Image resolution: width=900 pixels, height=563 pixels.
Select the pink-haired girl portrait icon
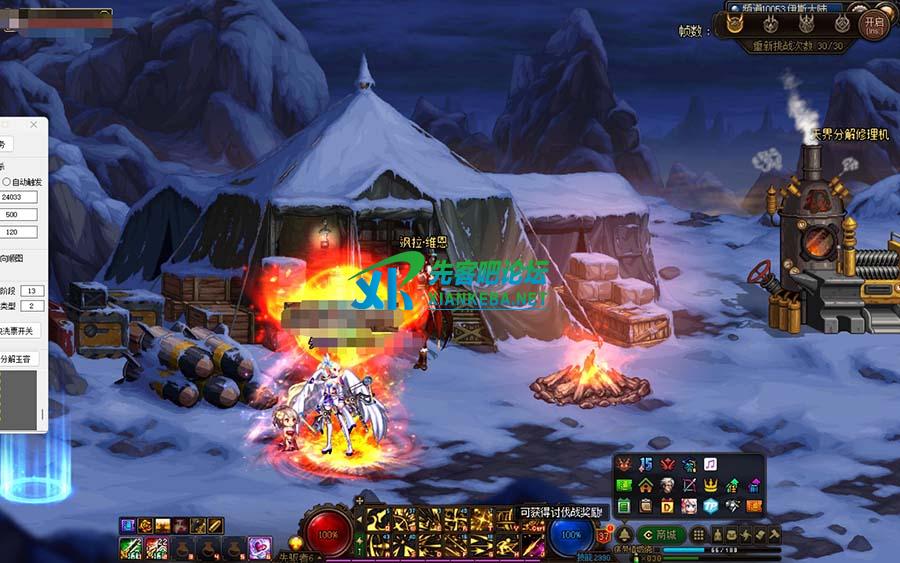[689, 506]
